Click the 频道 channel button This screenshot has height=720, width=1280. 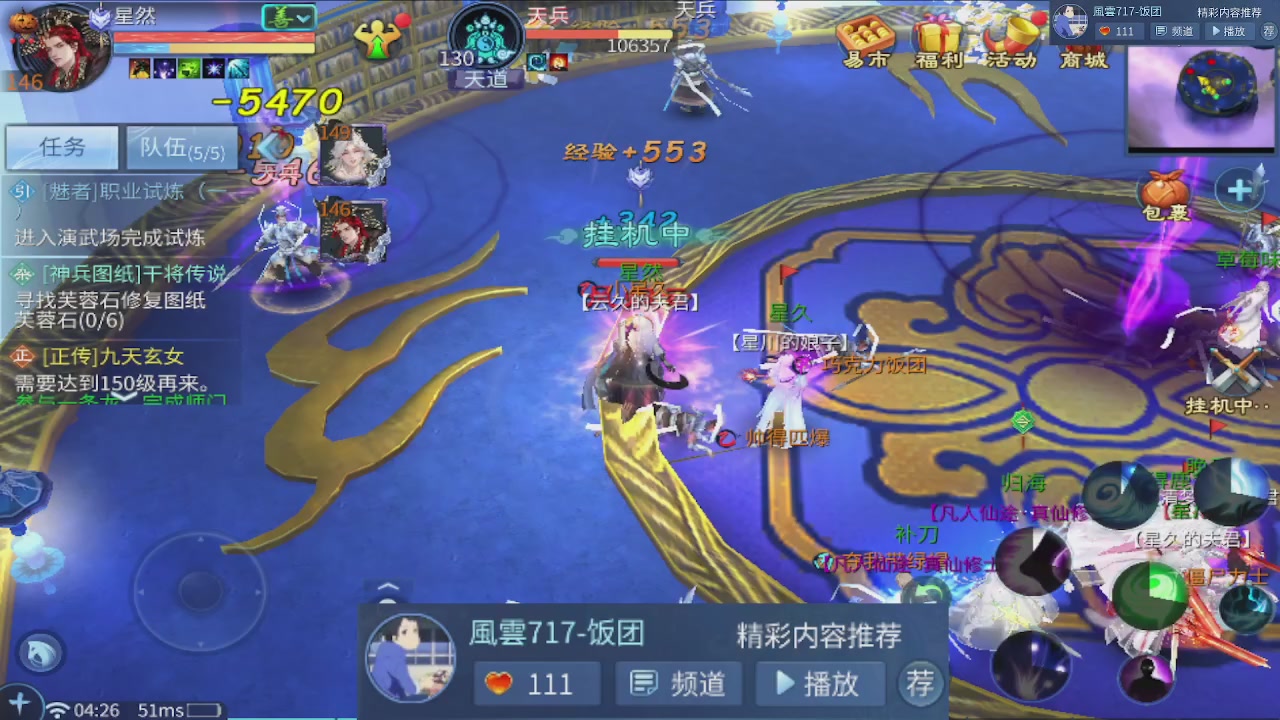coord(678,684)
